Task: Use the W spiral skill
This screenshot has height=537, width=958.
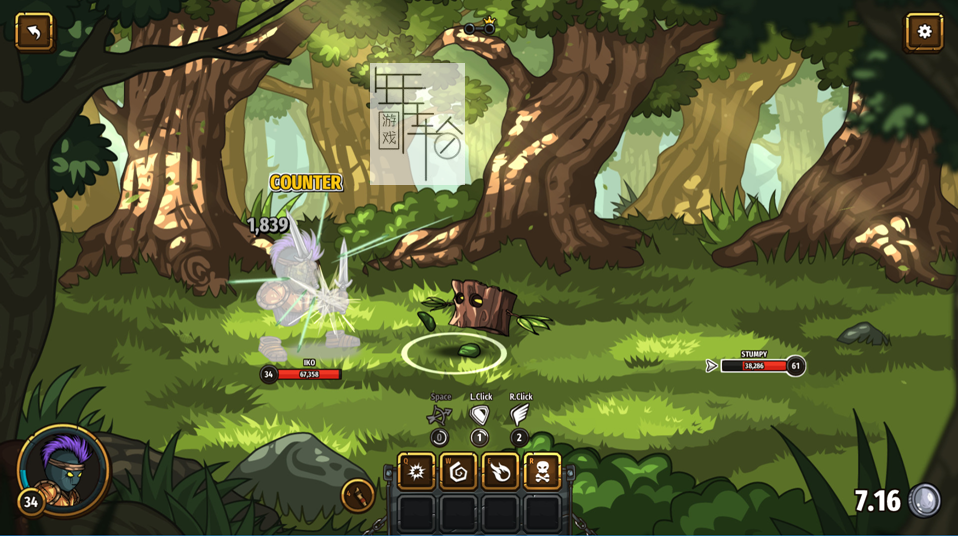Action: tap(458, 471)
